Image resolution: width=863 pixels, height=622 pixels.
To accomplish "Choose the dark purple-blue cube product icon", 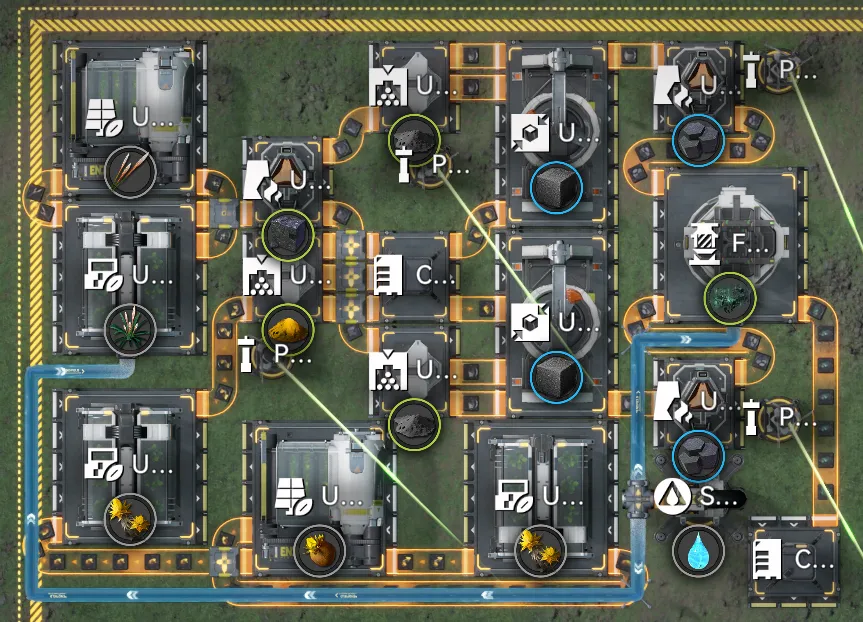I will (288, 236).
